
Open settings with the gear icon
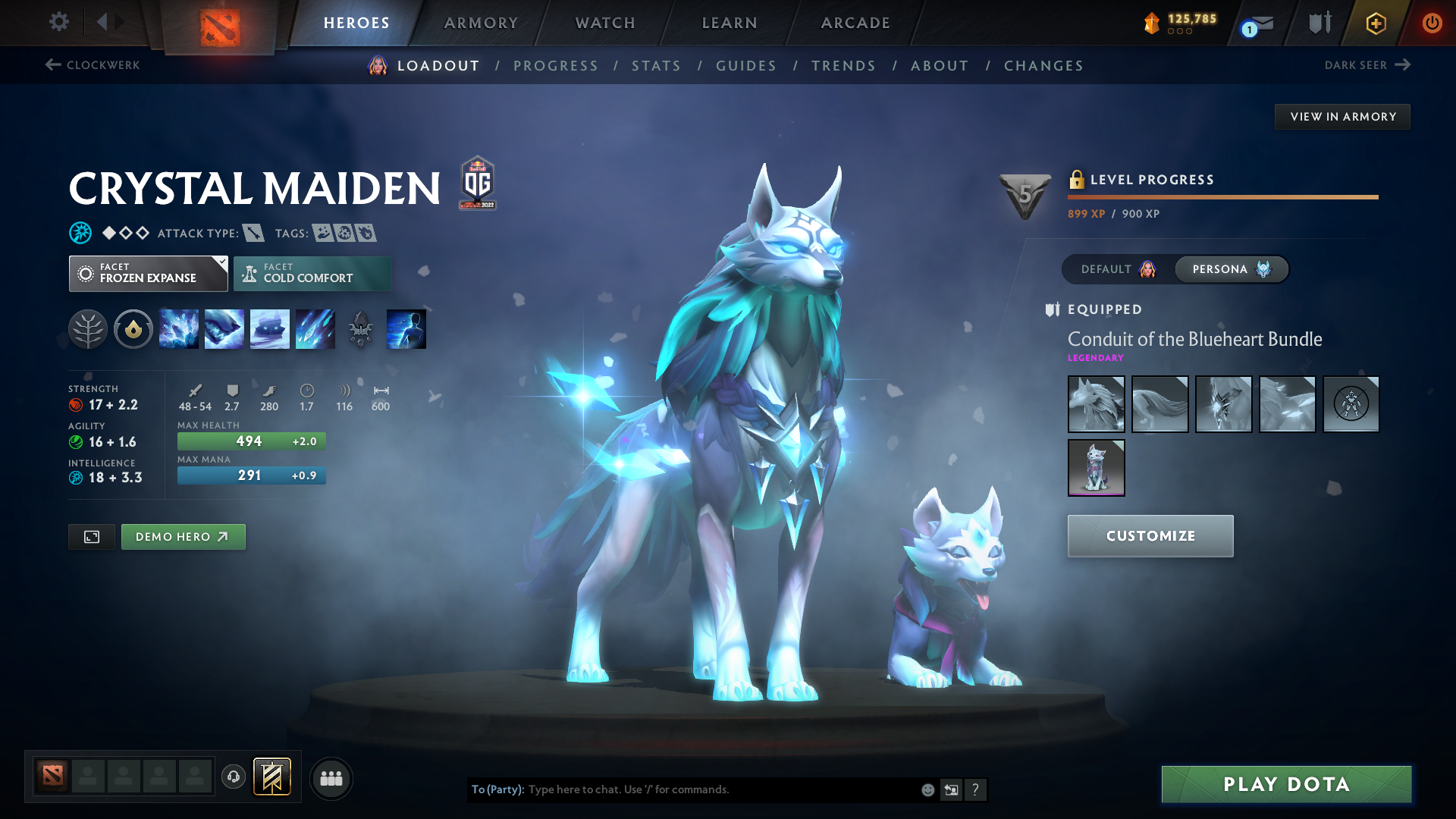tap(58, 22)
